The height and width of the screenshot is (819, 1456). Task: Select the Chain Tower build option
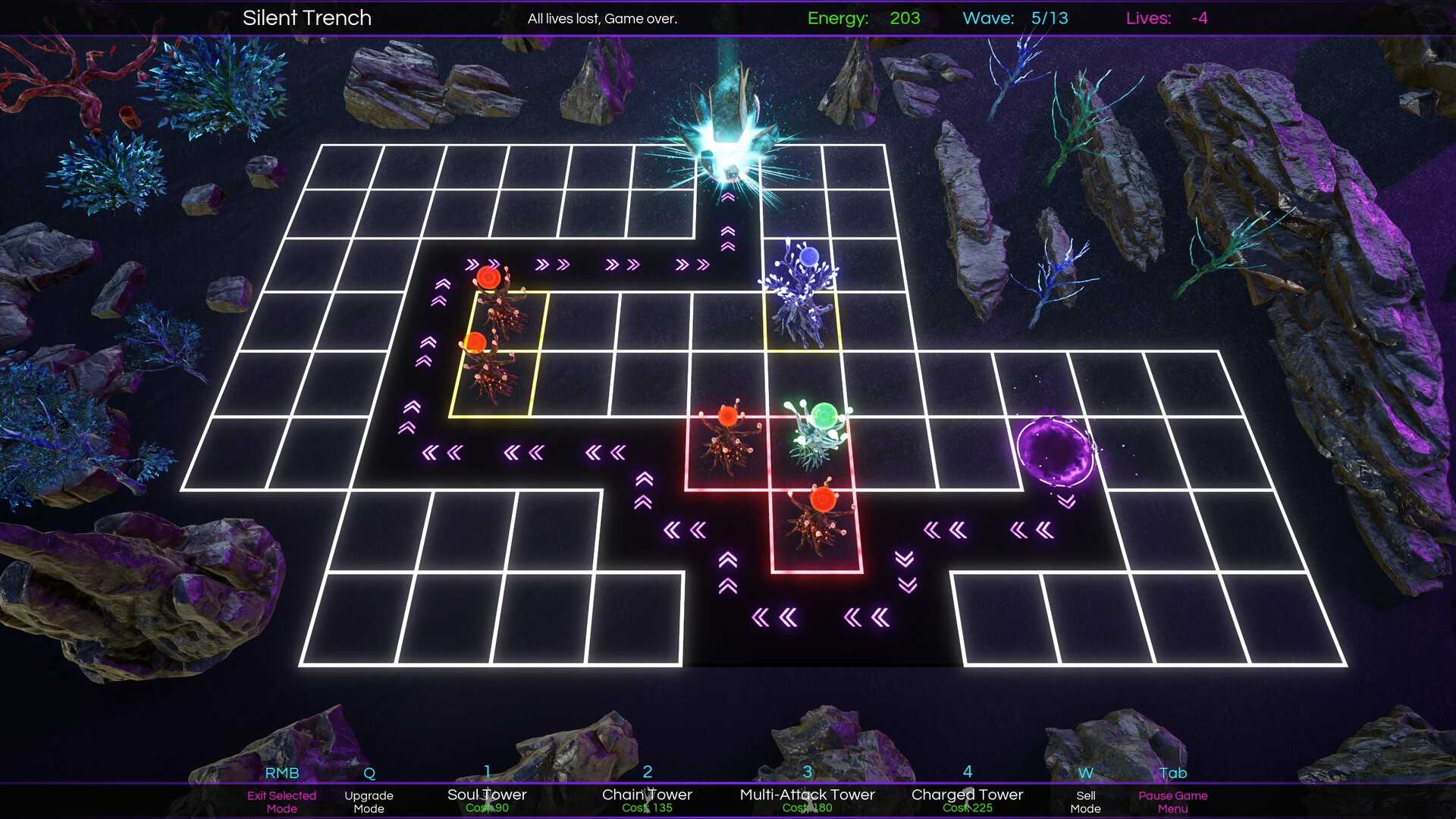[x=647, y=794]
